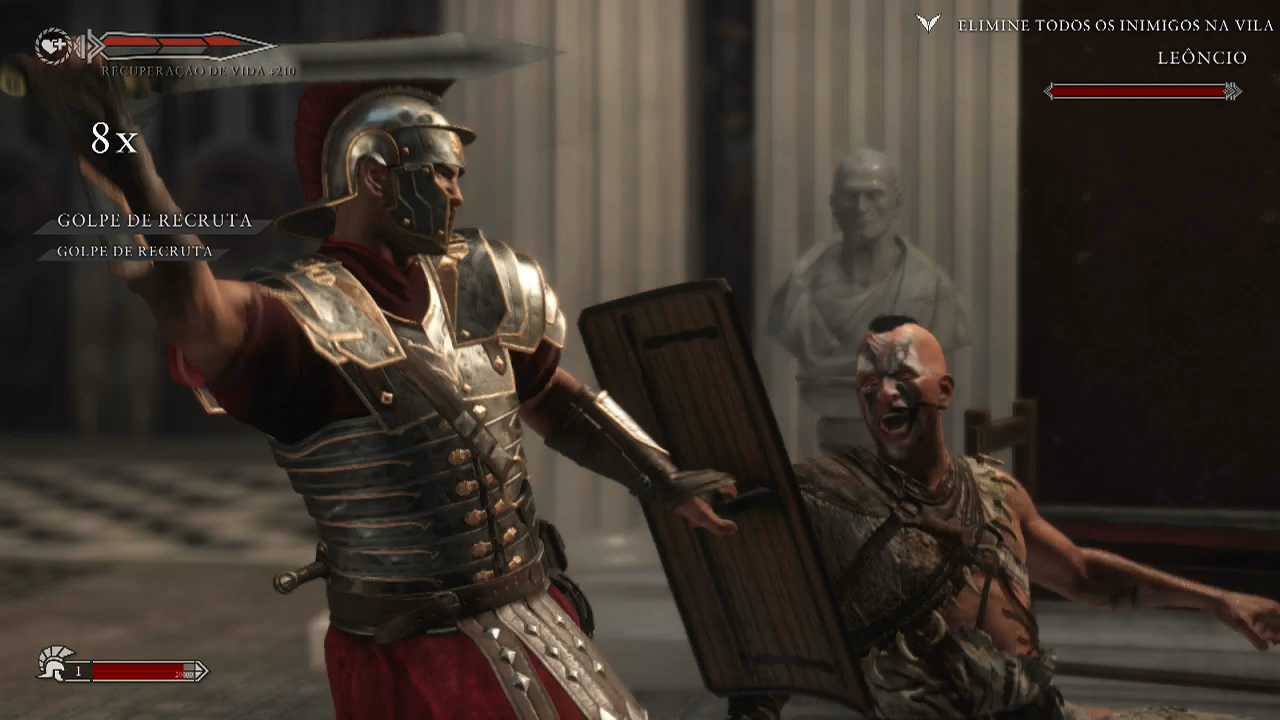This screenshot has width=1280, height=720.
Task: Click the legionary helmet level icon
Action: 51,662
